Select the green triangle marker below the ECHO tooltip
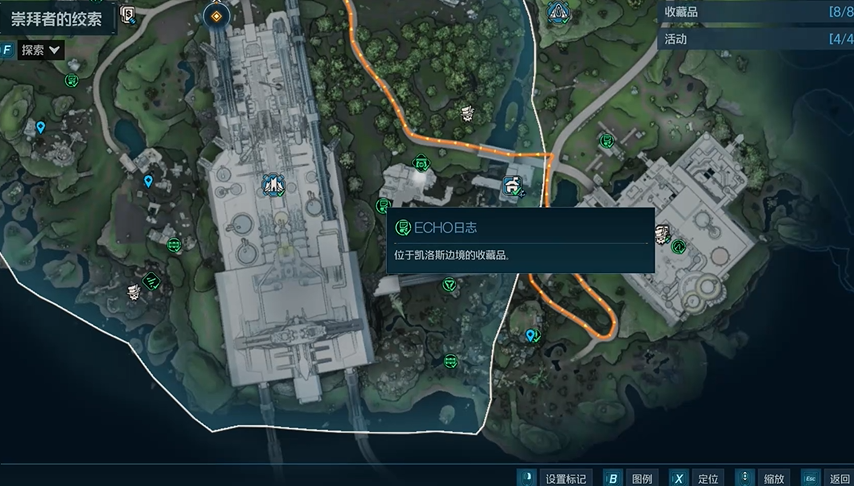The width and height of the screenshot is (854, 486). 448,285
